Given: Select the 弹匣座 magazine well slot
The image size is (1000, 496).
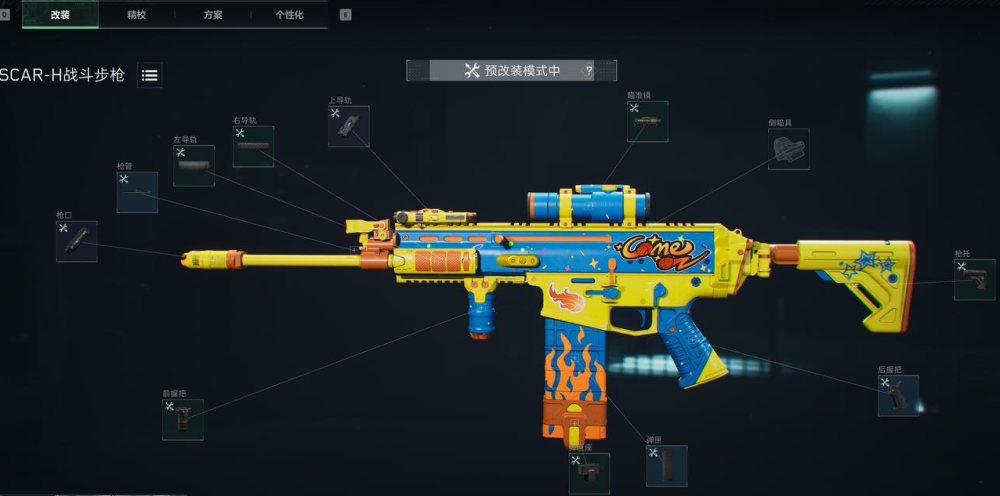Looking at the screenshot, I should coord(589,473).
